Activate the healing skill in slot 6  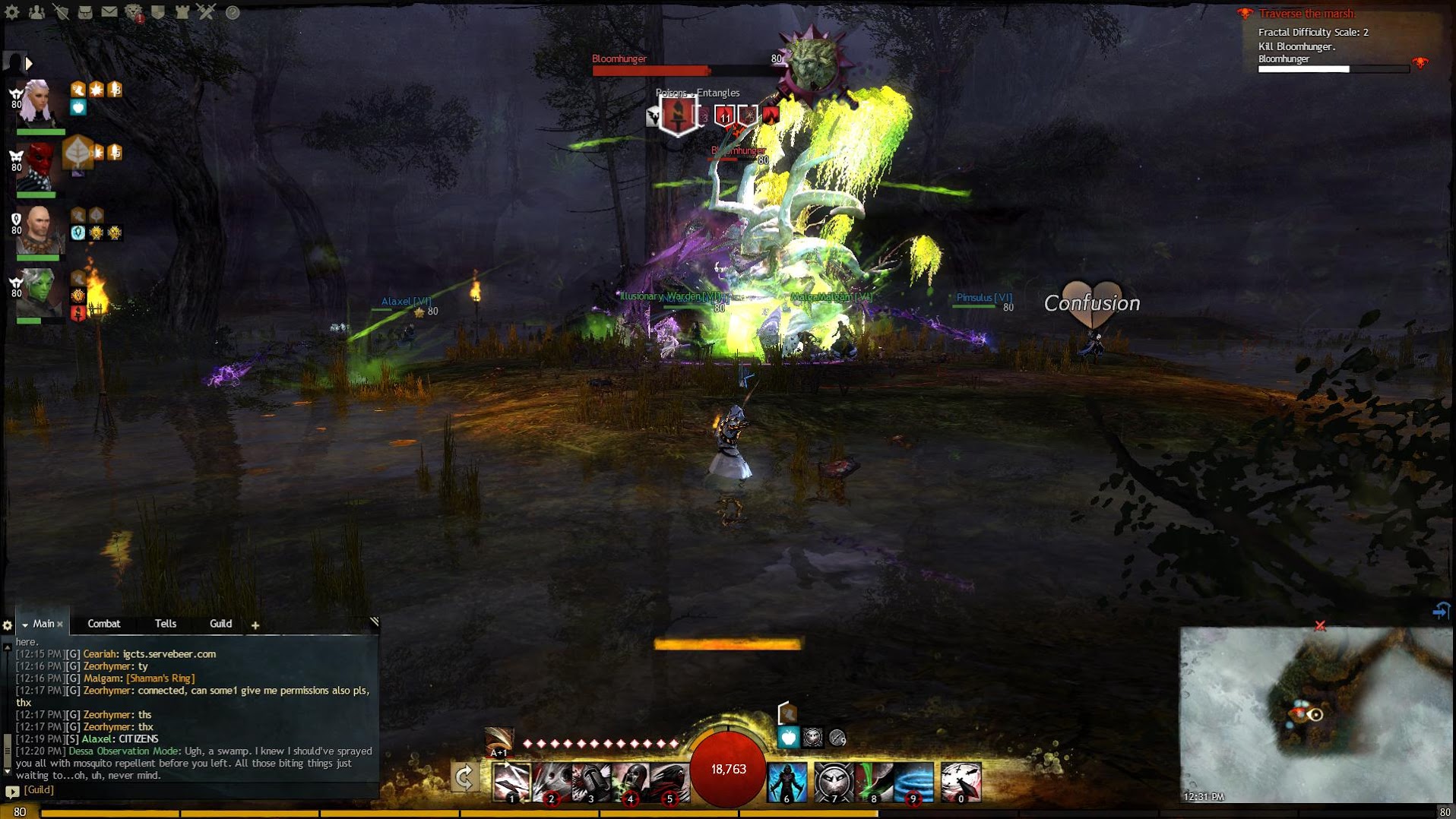(x=787, y=782)
